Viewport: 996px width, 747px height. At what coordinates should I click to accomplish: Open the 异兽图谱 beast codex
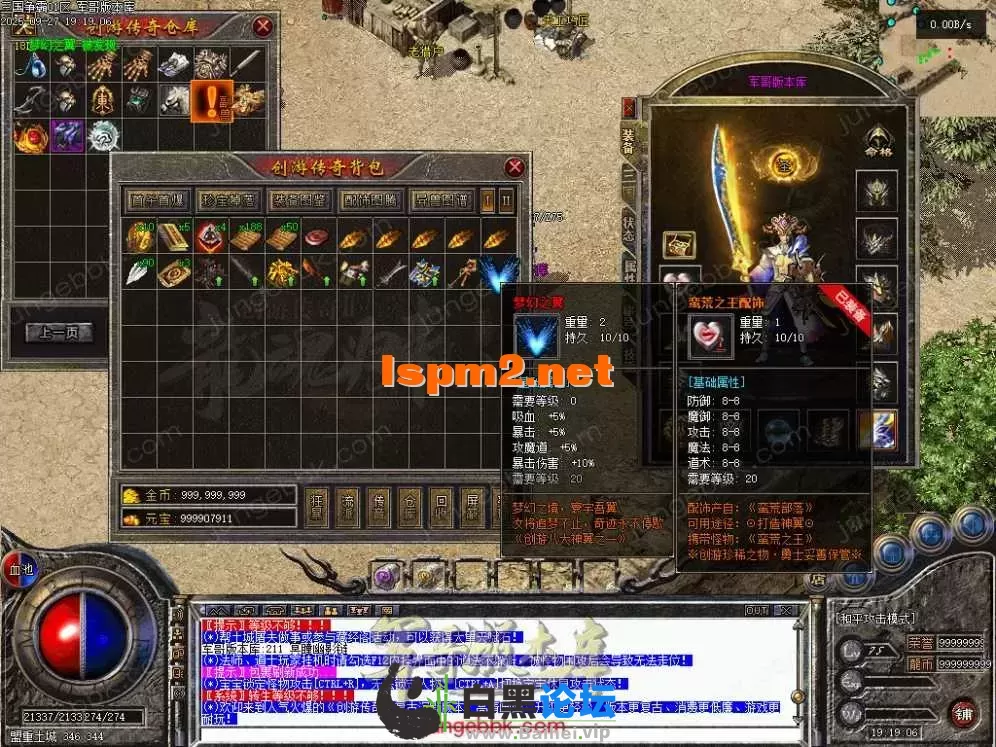point(441,199)
